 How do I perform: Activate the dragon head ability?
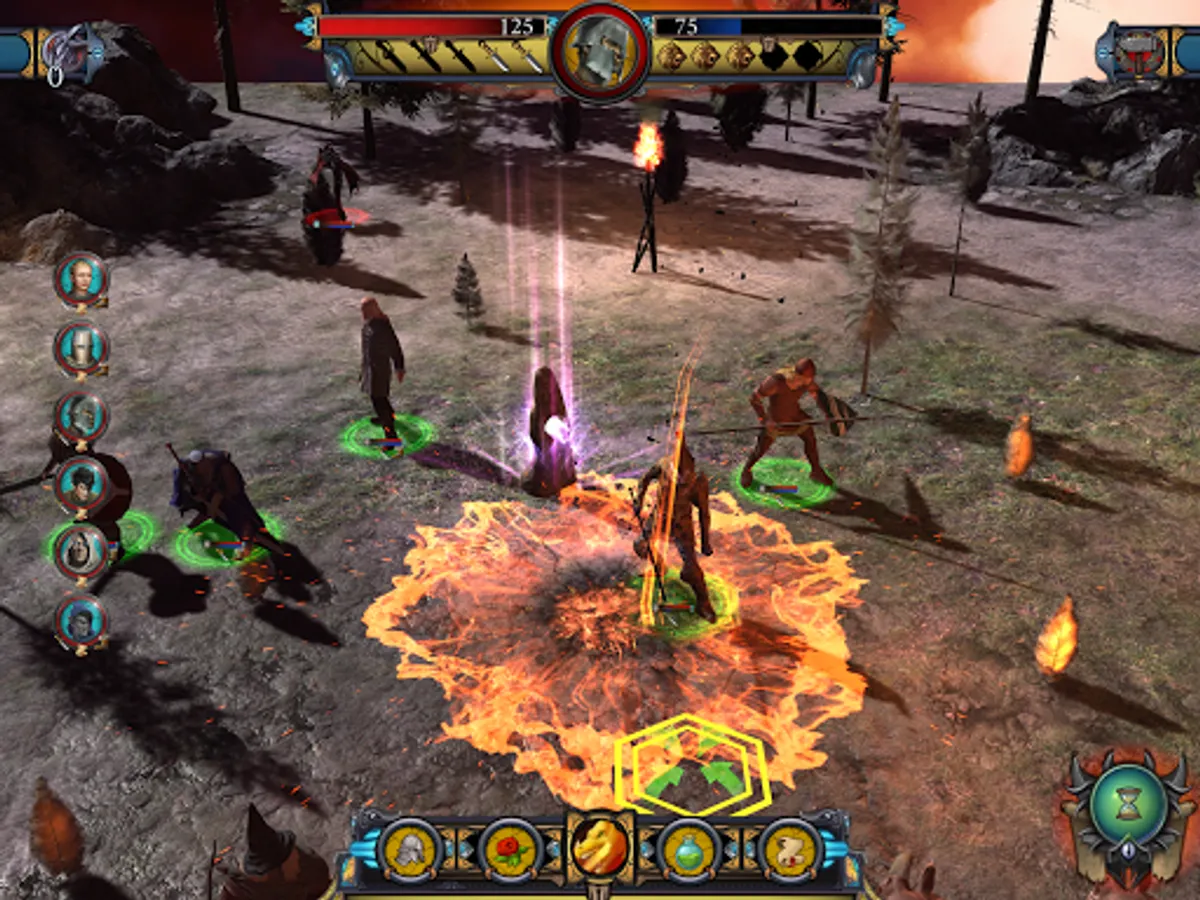tap(601, 846)
